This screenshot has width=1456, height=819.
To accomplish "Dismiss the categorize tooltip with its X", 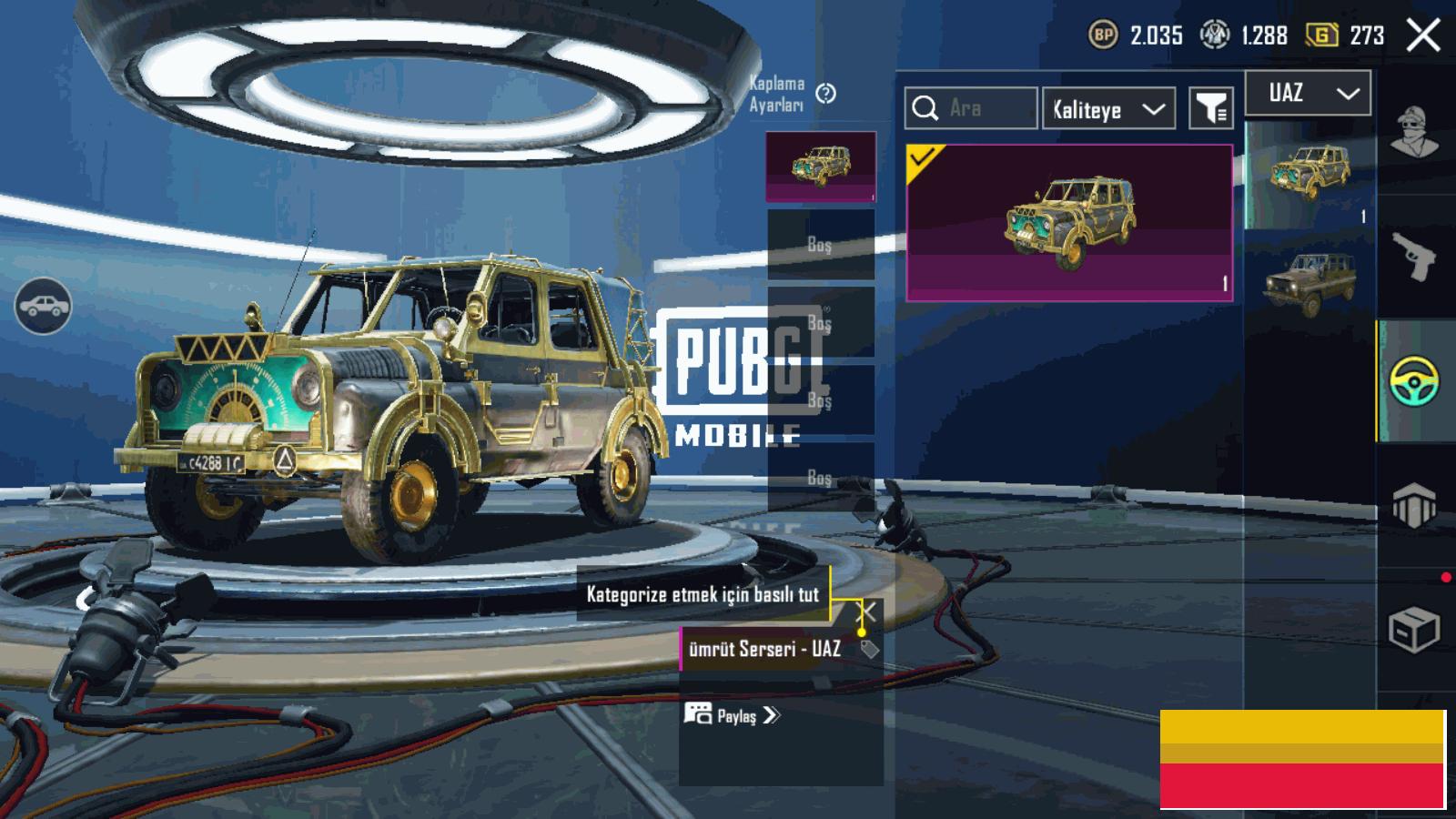I will (868, 612).
